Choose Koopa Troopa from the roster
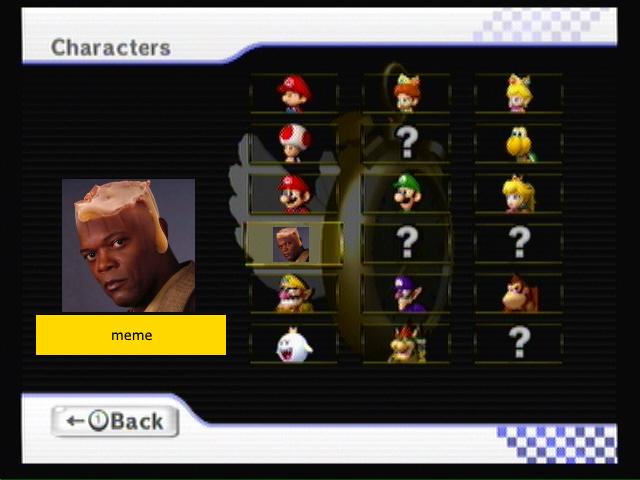The image size is (640, 480). coord(518,143)
